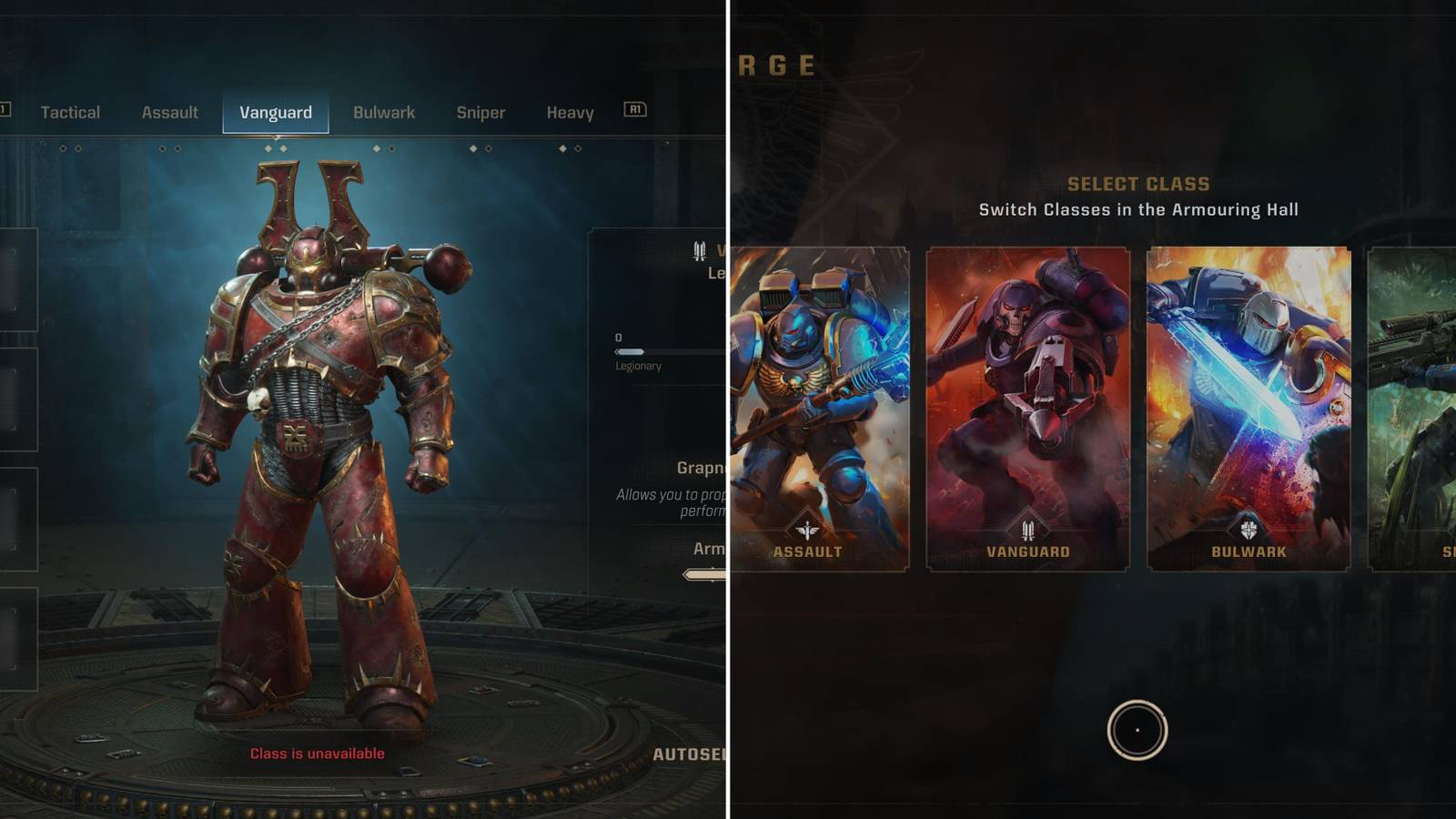
Task: Click Switch Classes in the Armouring Hall
Action: click(x=1138, y=209)
